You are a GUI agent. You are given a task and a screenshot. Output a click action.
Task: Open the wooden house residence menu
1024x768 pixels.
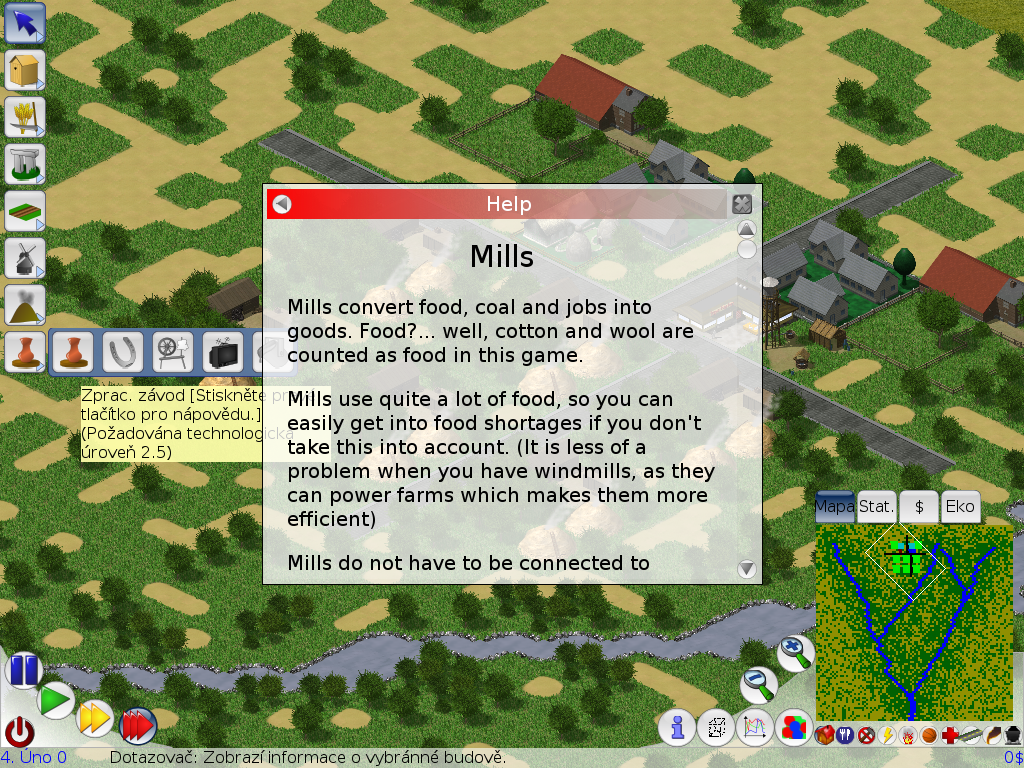pos(25,70)
